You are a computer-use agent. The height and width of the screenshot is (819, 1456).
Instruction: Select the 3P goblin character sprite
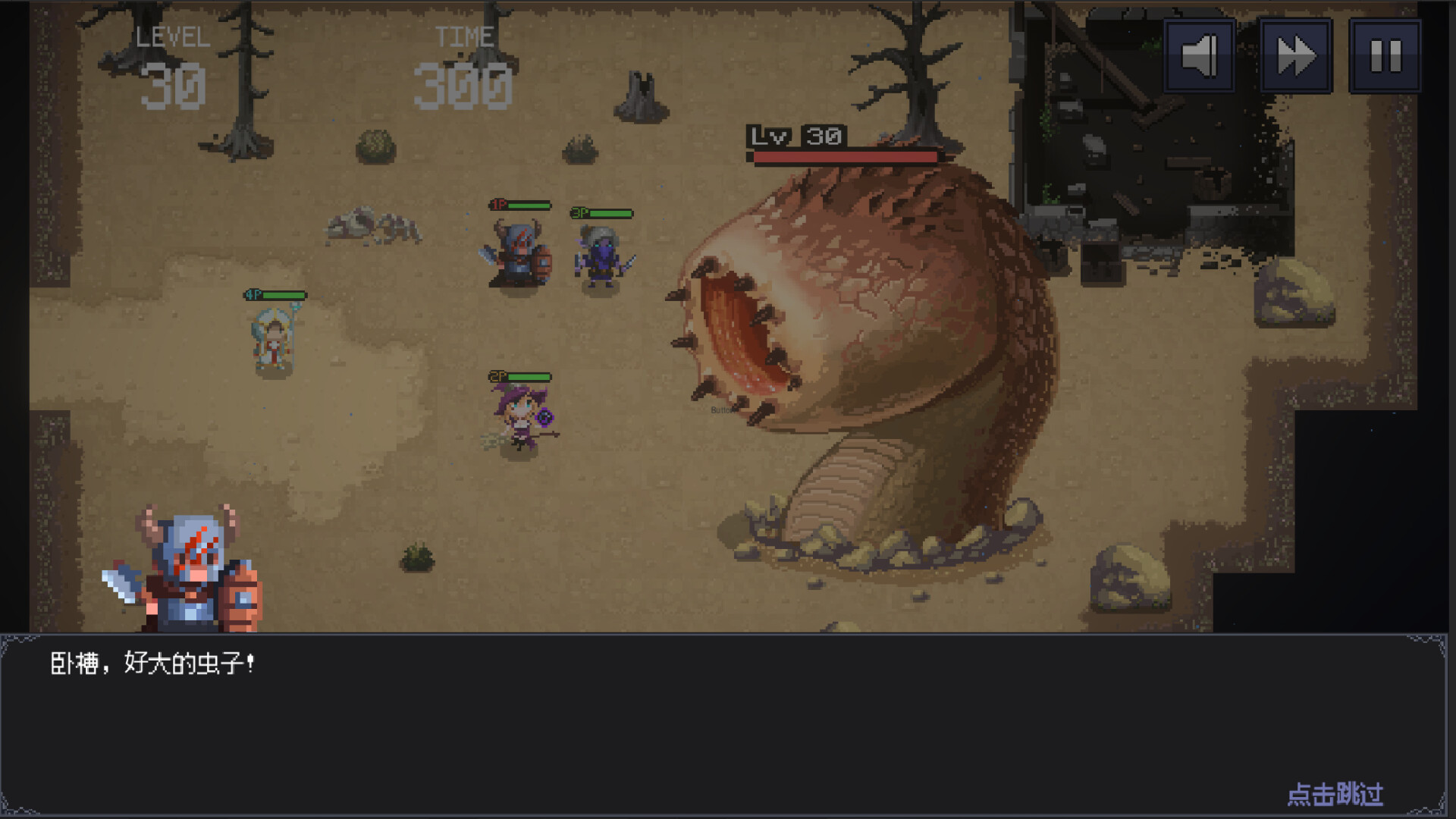tap(601, 258)
